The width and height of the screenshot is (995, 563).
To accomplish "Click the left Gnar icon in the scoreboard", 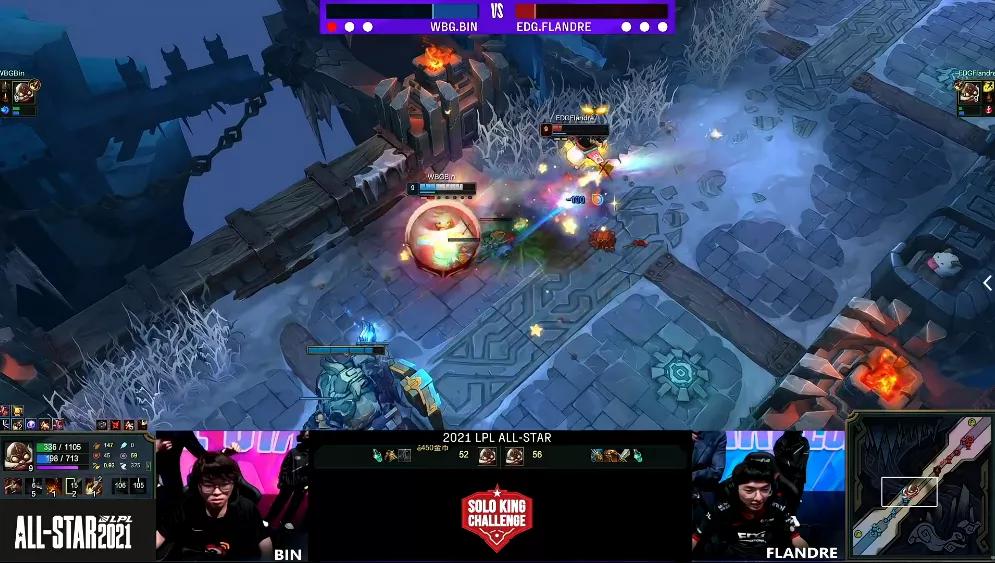I will point(488,456).
